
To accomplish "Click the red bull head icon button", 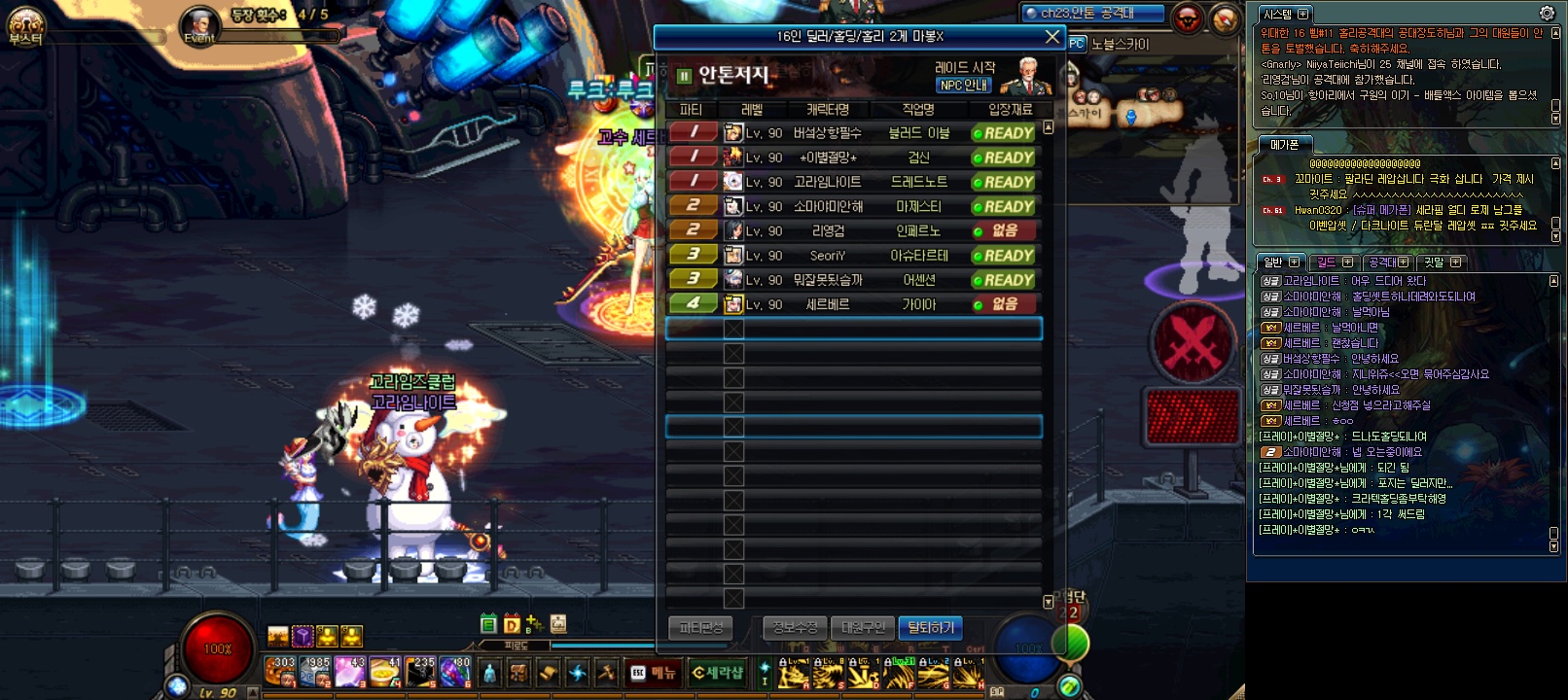I will 1188,18.
